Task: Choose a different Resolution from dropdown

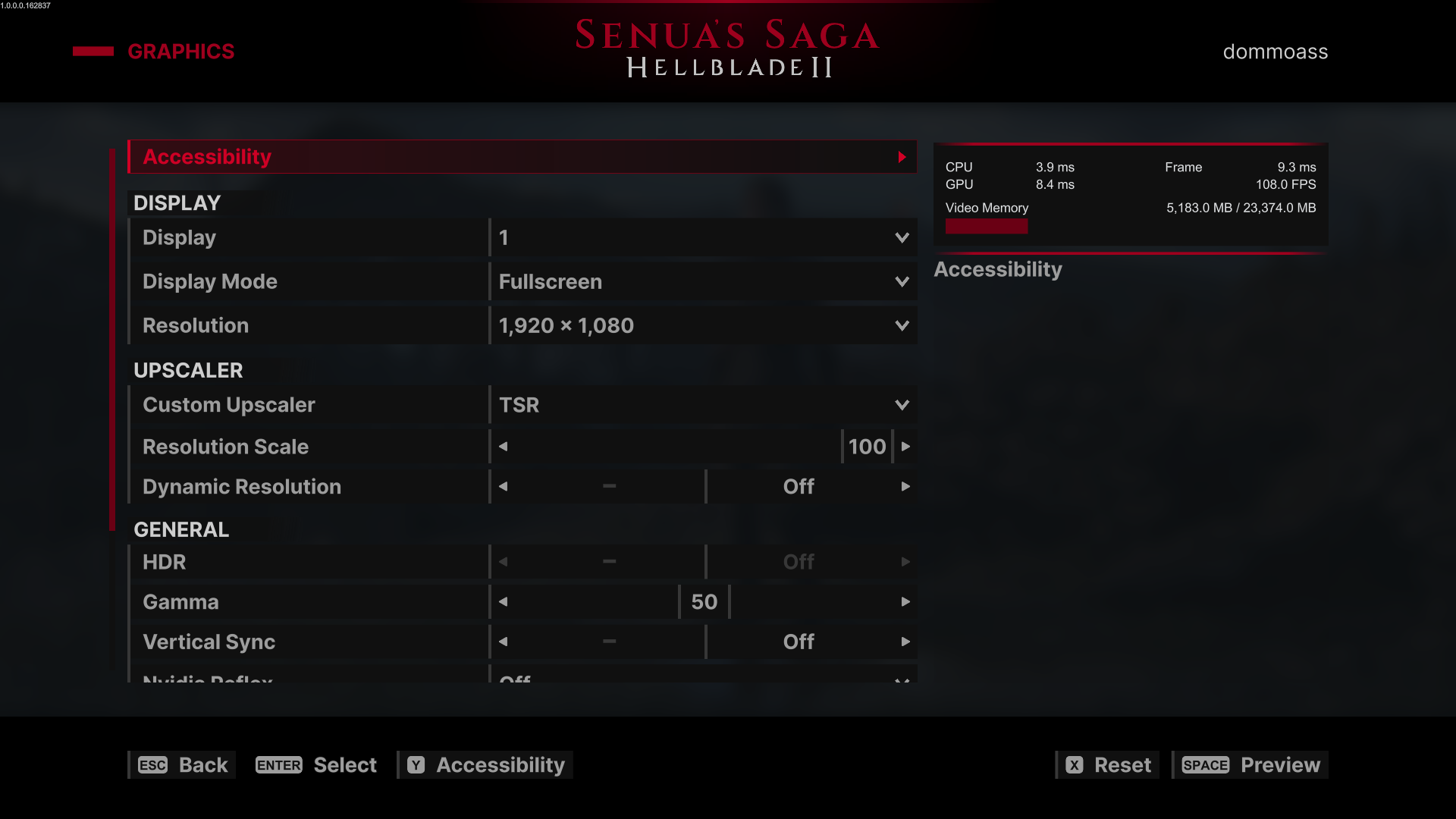Action: coord(703,326)
